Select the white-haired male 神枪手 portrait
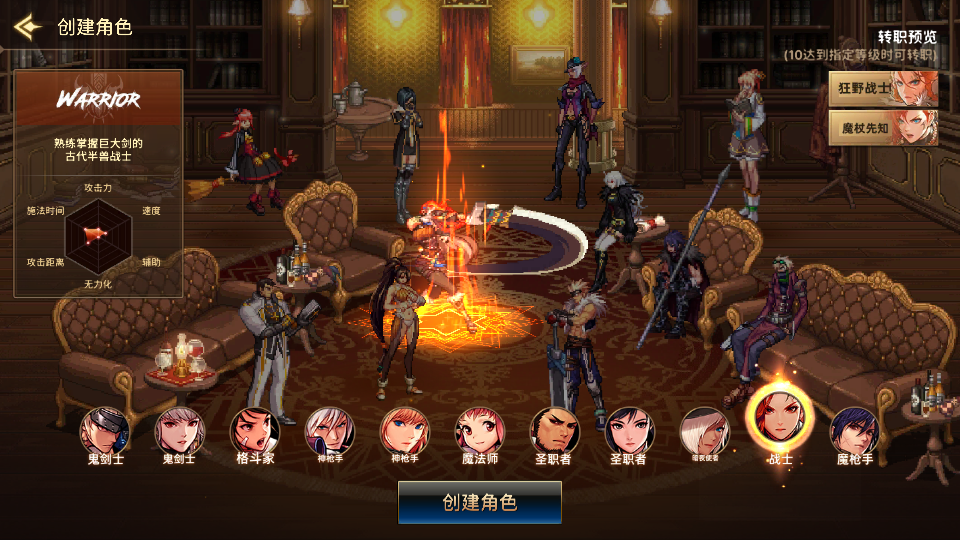The width and height of the screenshot is (960, 540). pos(329,431)
